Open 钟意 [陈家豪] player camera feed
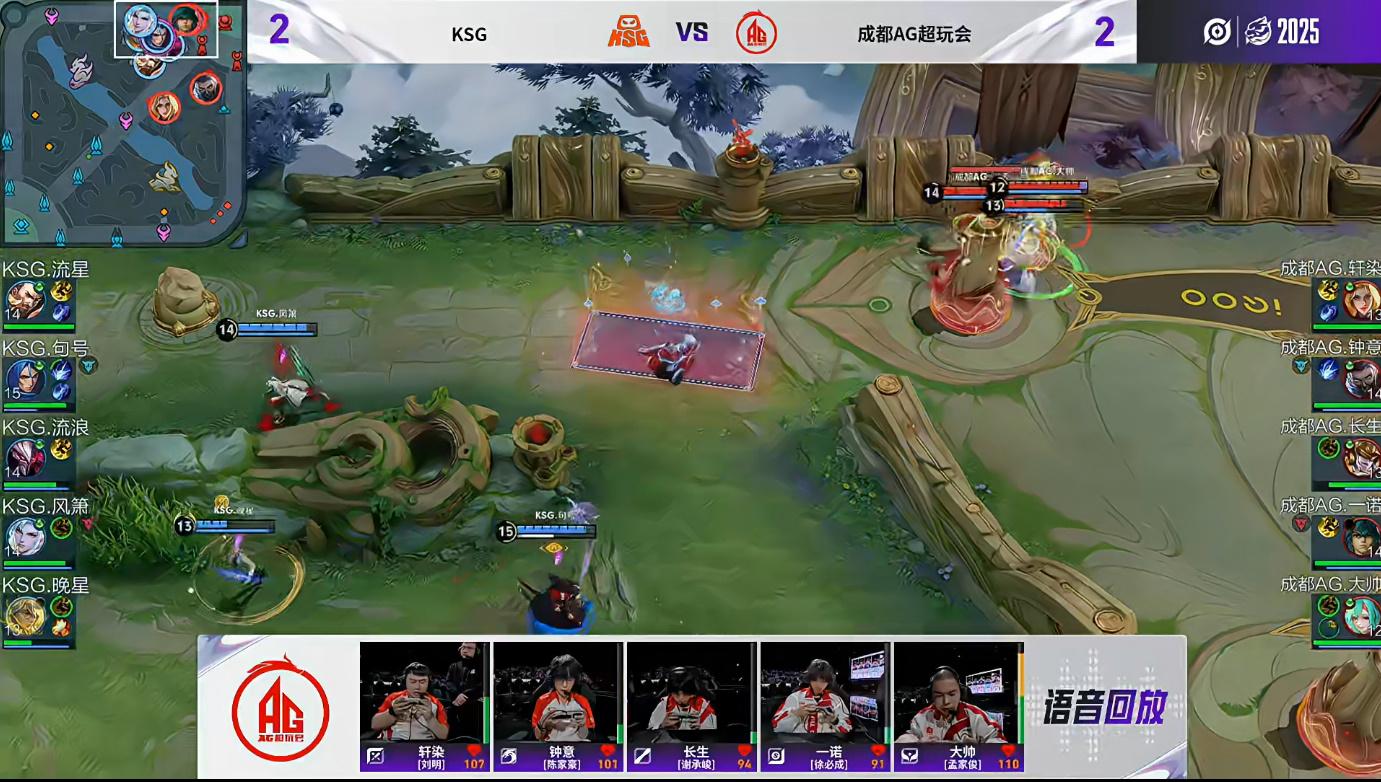Viewport: 1381px width, 782px height. (x=557, y=692)
